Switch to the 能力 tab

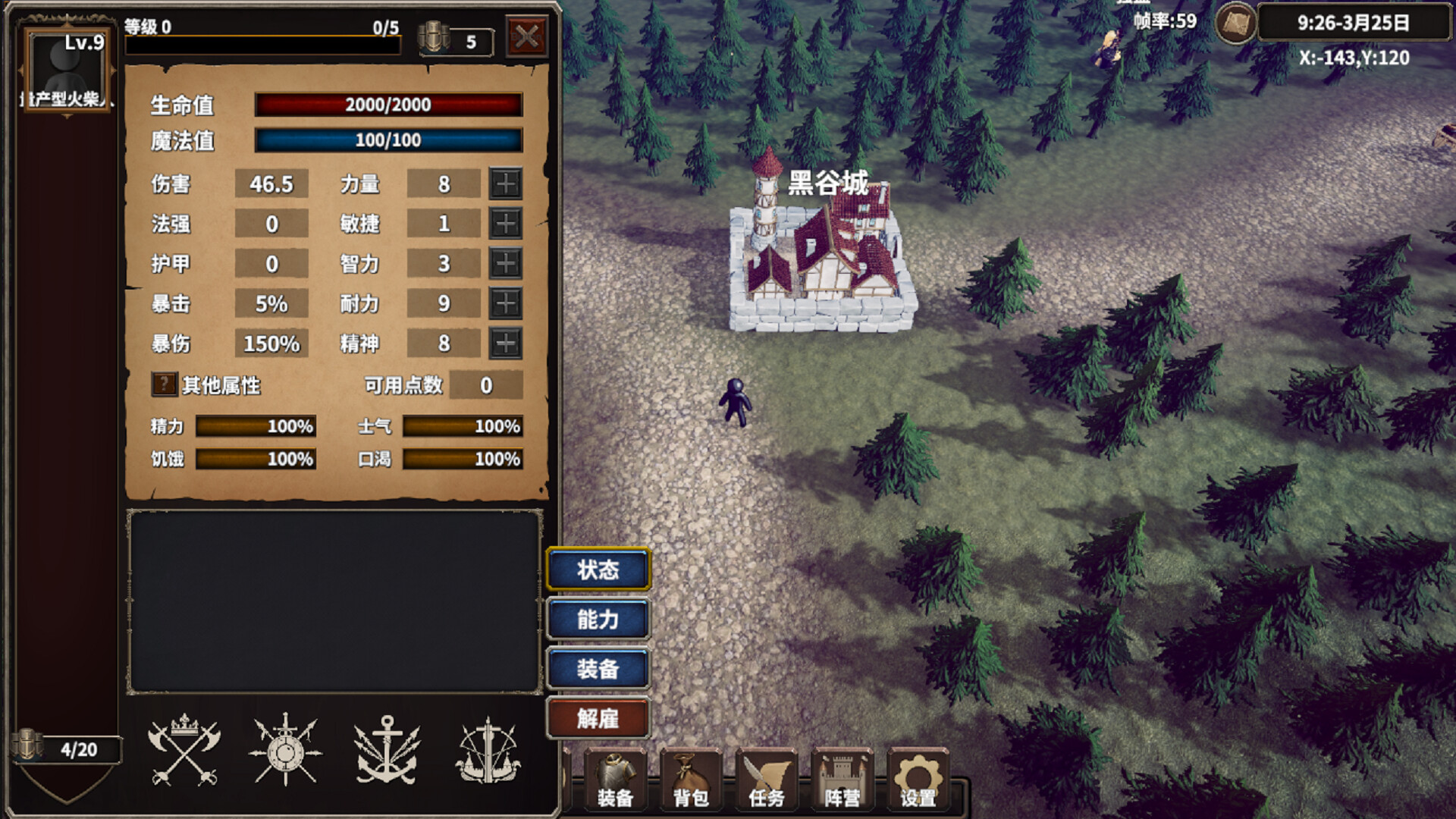point(598,620)
